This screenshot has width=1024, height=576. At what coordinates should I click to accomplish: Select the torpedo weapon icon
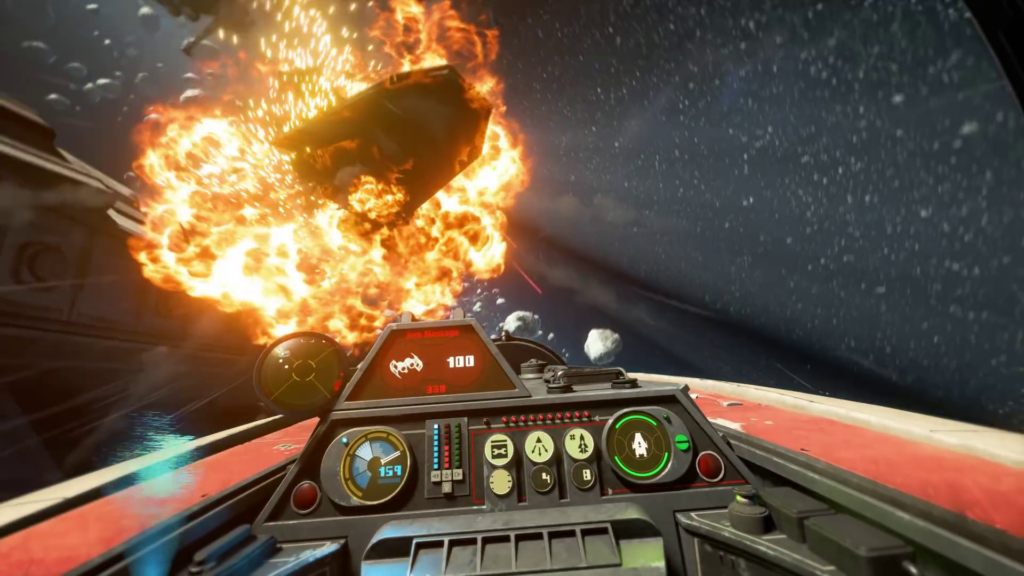click(579, 444)
